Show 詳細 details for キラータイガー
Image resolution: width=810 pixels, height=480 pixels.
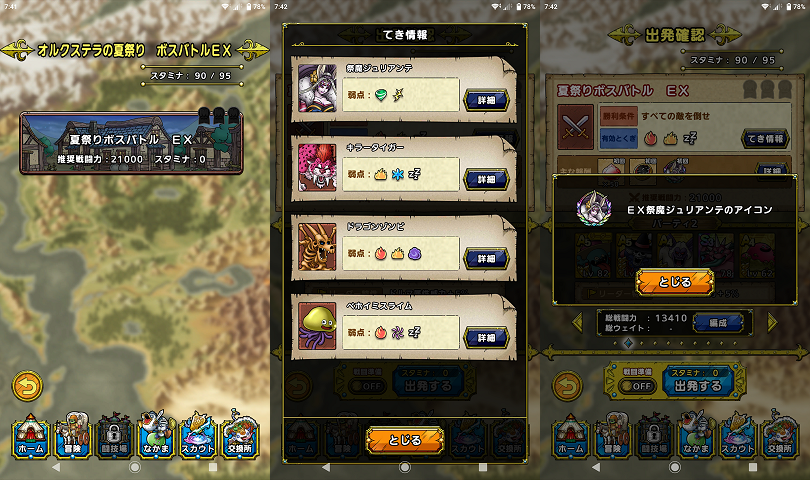tap(486, 178)
